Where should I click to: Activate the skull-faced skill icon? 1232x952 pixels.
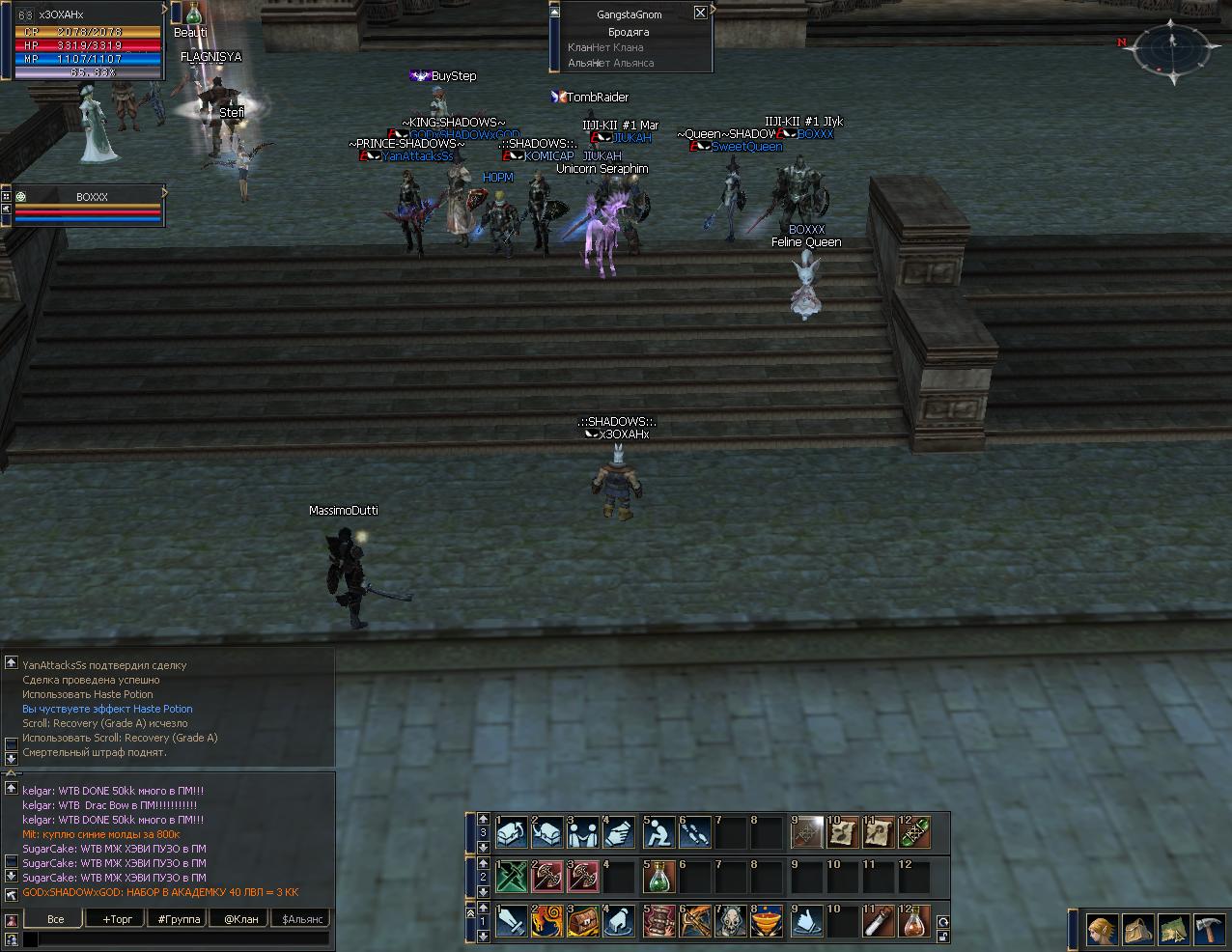[733, 923]
